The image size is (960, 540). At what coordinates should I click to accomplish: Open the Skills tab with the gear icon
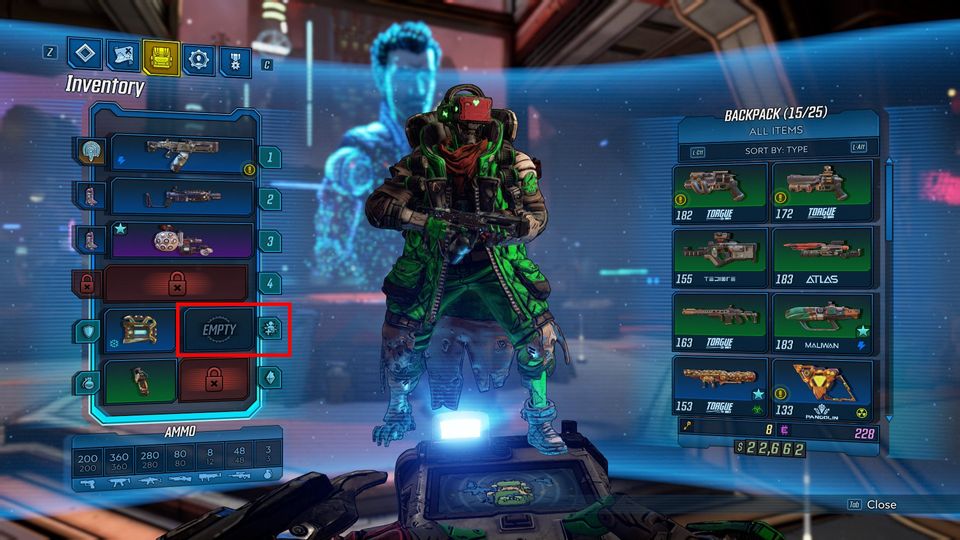coord(197,58)
